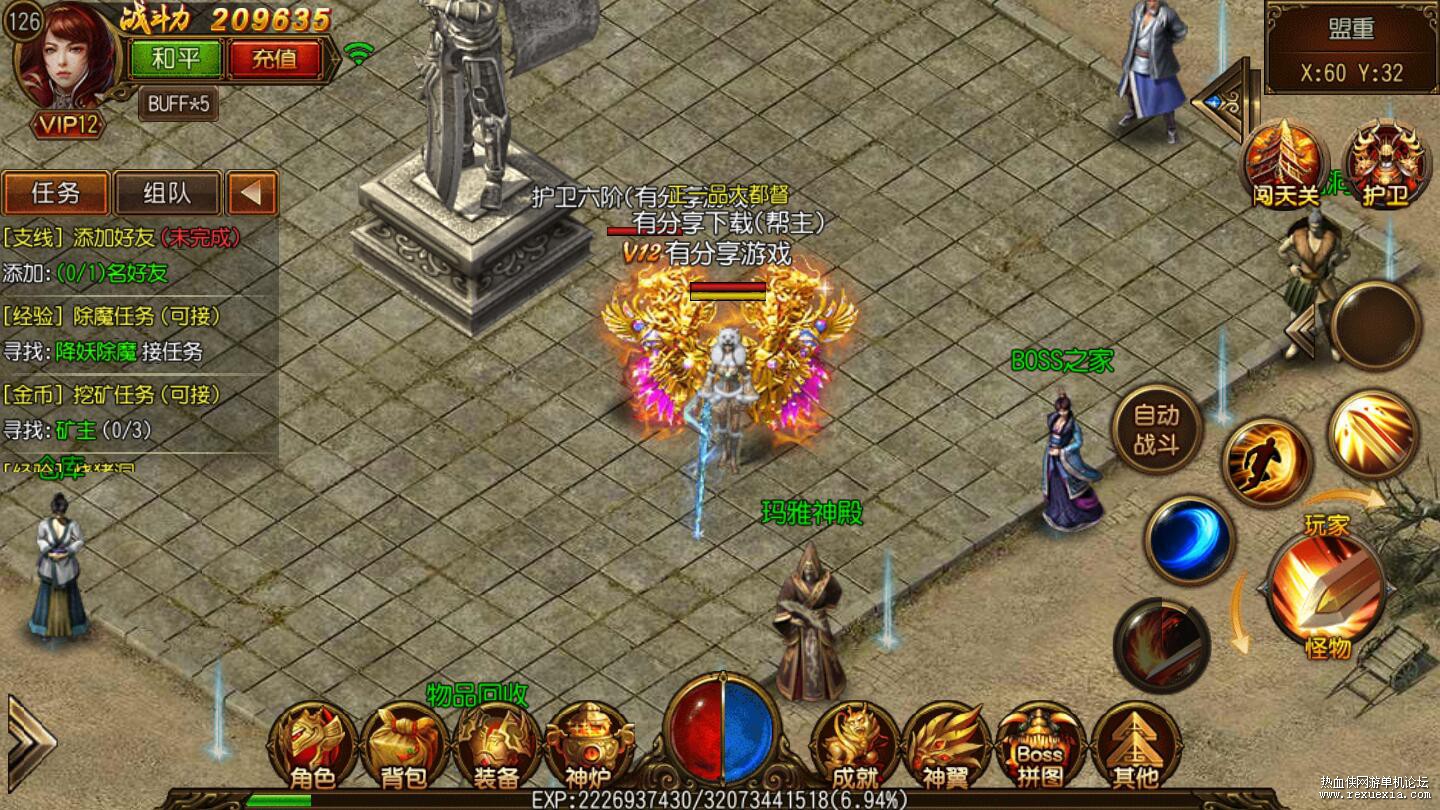Activate 自动战斗 auto battle
This screenshot has height=810, width=1440.
(x=1157, y=431)
